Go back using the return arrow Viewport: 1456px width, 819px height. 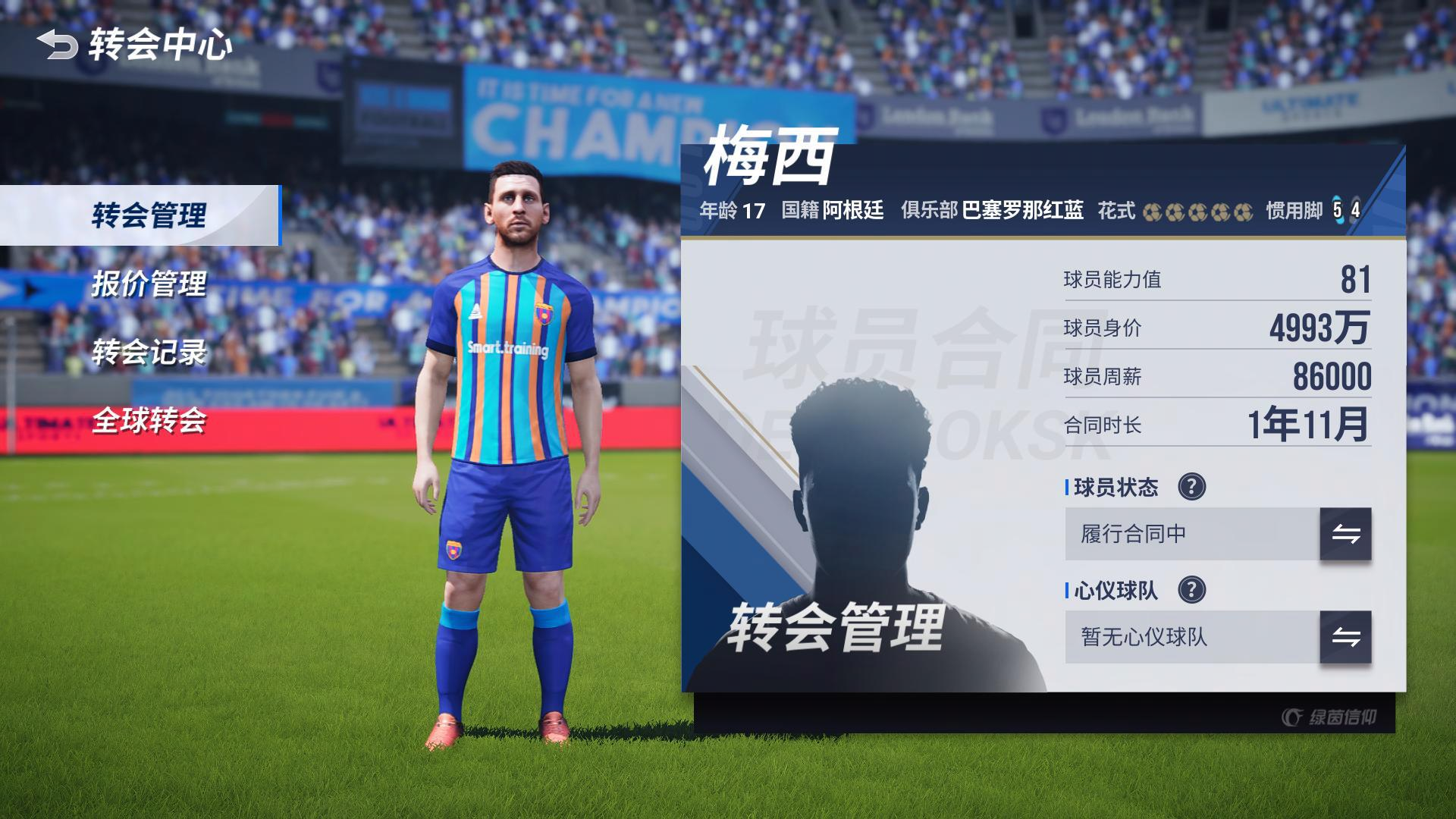pyautogui.click(x=58, y=45)
